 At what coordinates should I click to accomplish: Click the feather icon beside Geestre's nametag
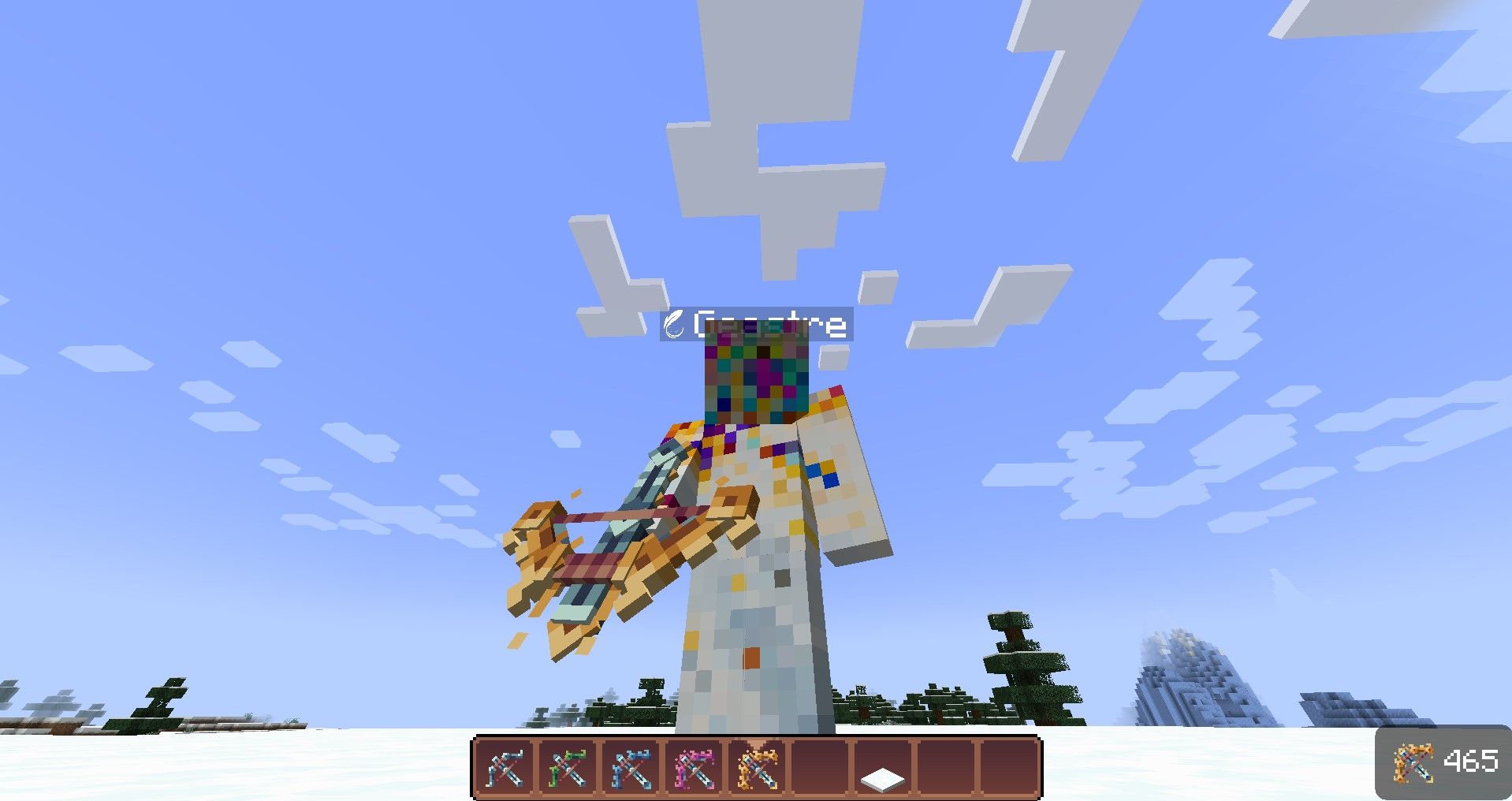[675, 324]
